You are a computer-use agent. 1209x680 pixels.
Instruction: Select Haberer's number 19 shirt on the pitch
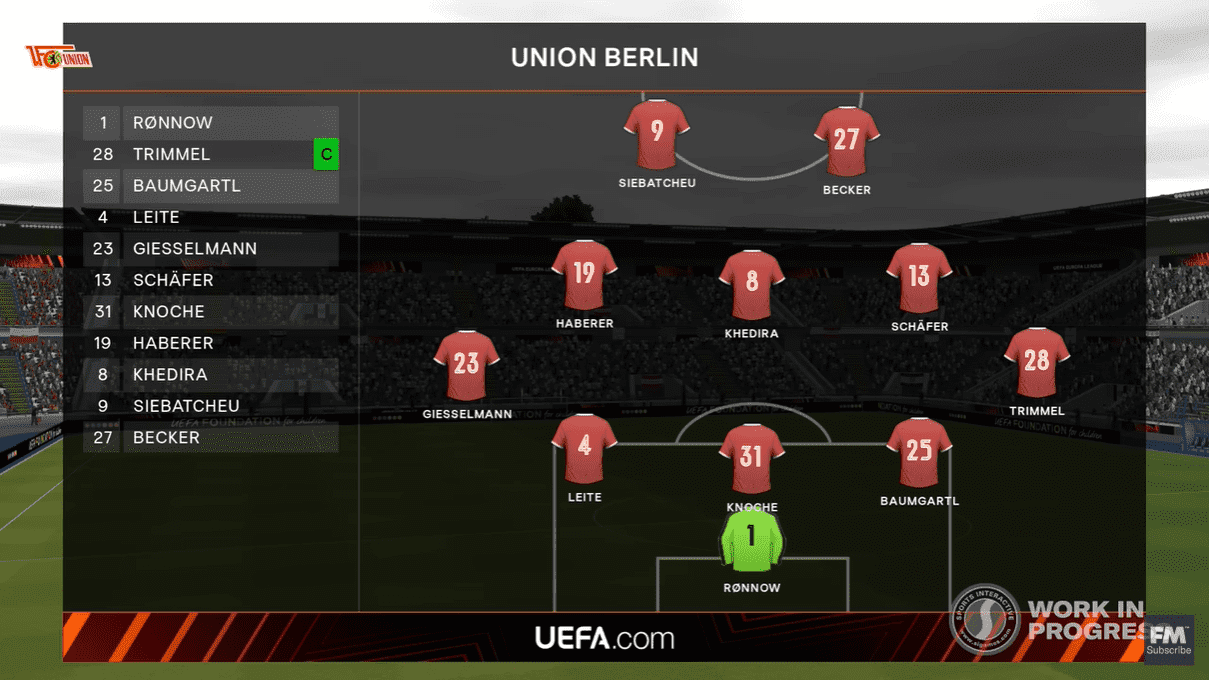pyautogui.click(x=584, y=274)
